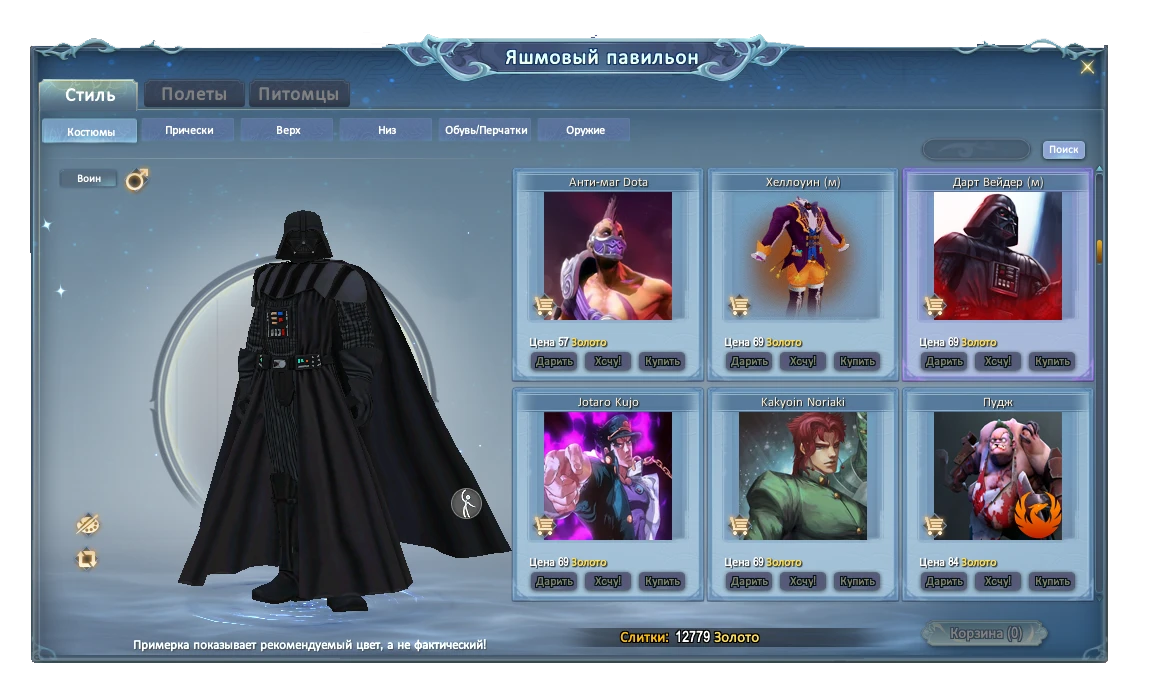
Task: Select the Kakyoin Noriaki costume thumbnail
Action: tap(803, 476)
